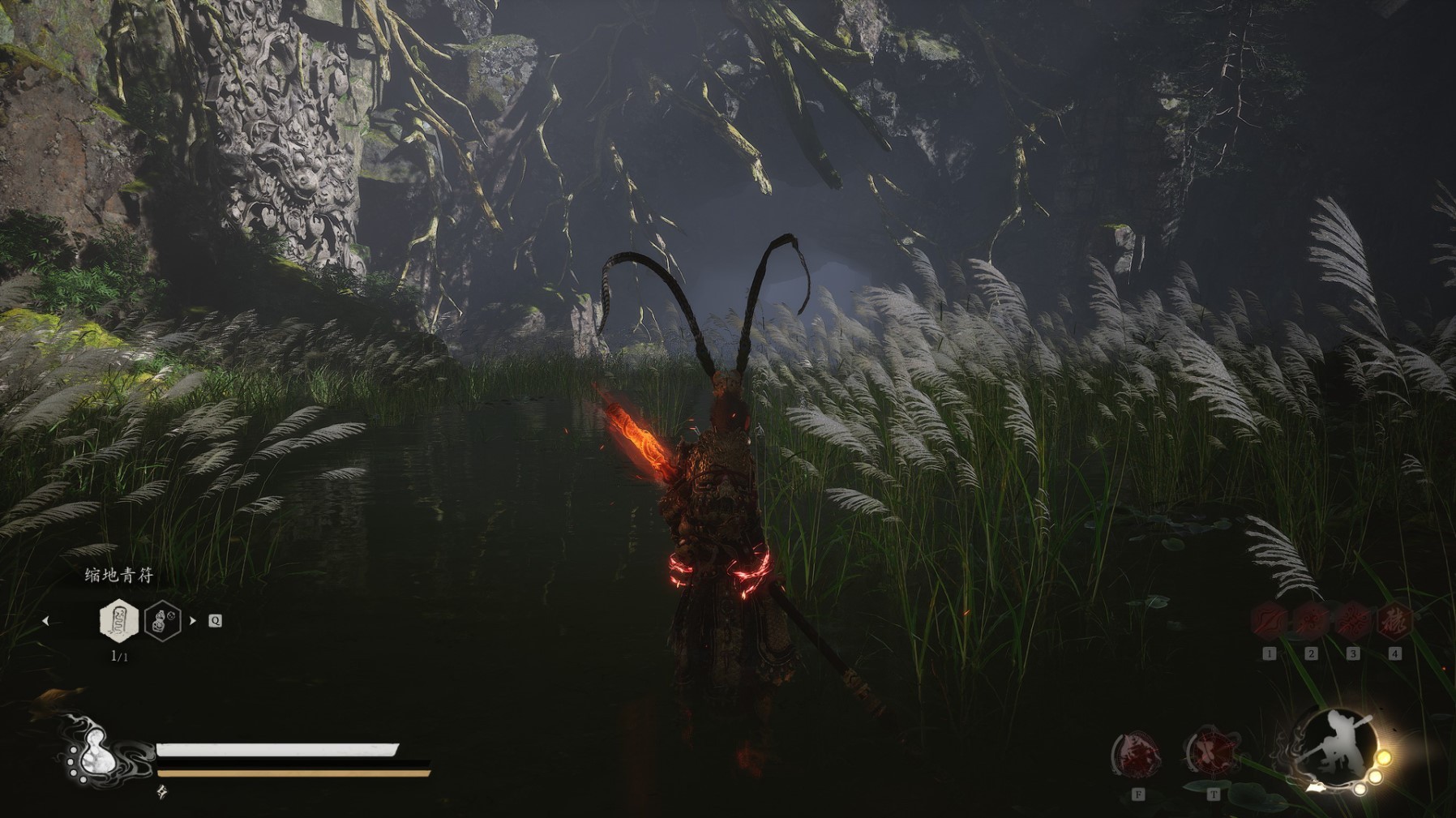
Task: Activate the spell icon above key 2
Action: pyautogui.click(x=1311, y=623)
